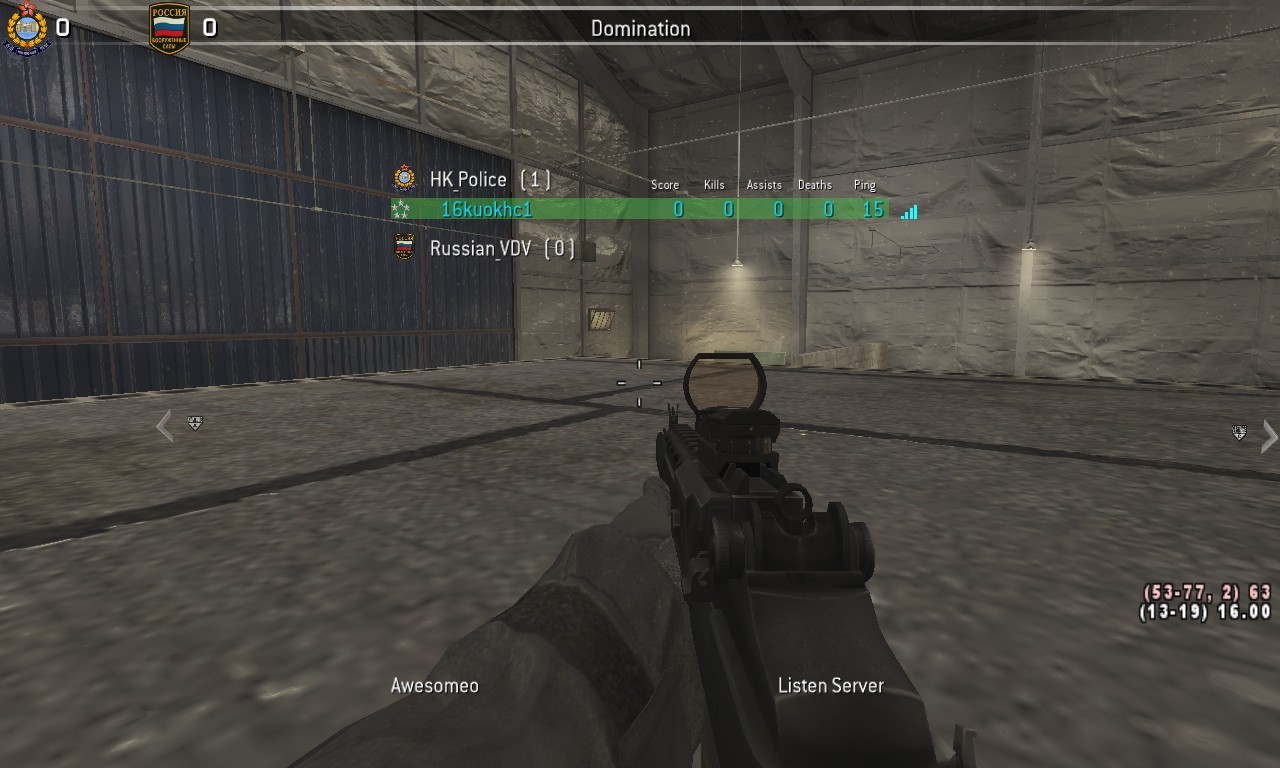Select the star rank insignia next to 16kuokhc1
1280x768 pixels.
click(x=400, y=210)
